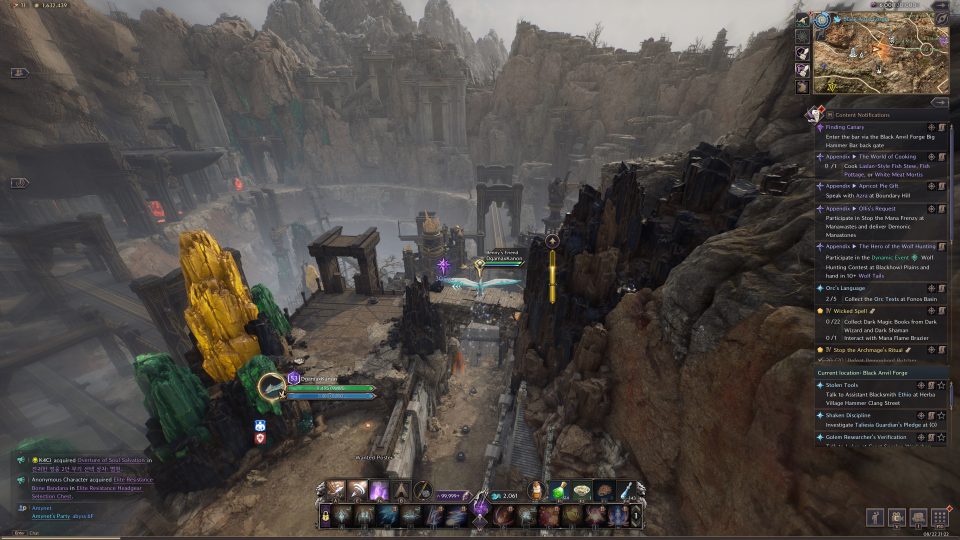Image resolution: width=960 pixels, height=540 pixels.
Task: Open the minimap
Action: [876, 47]
